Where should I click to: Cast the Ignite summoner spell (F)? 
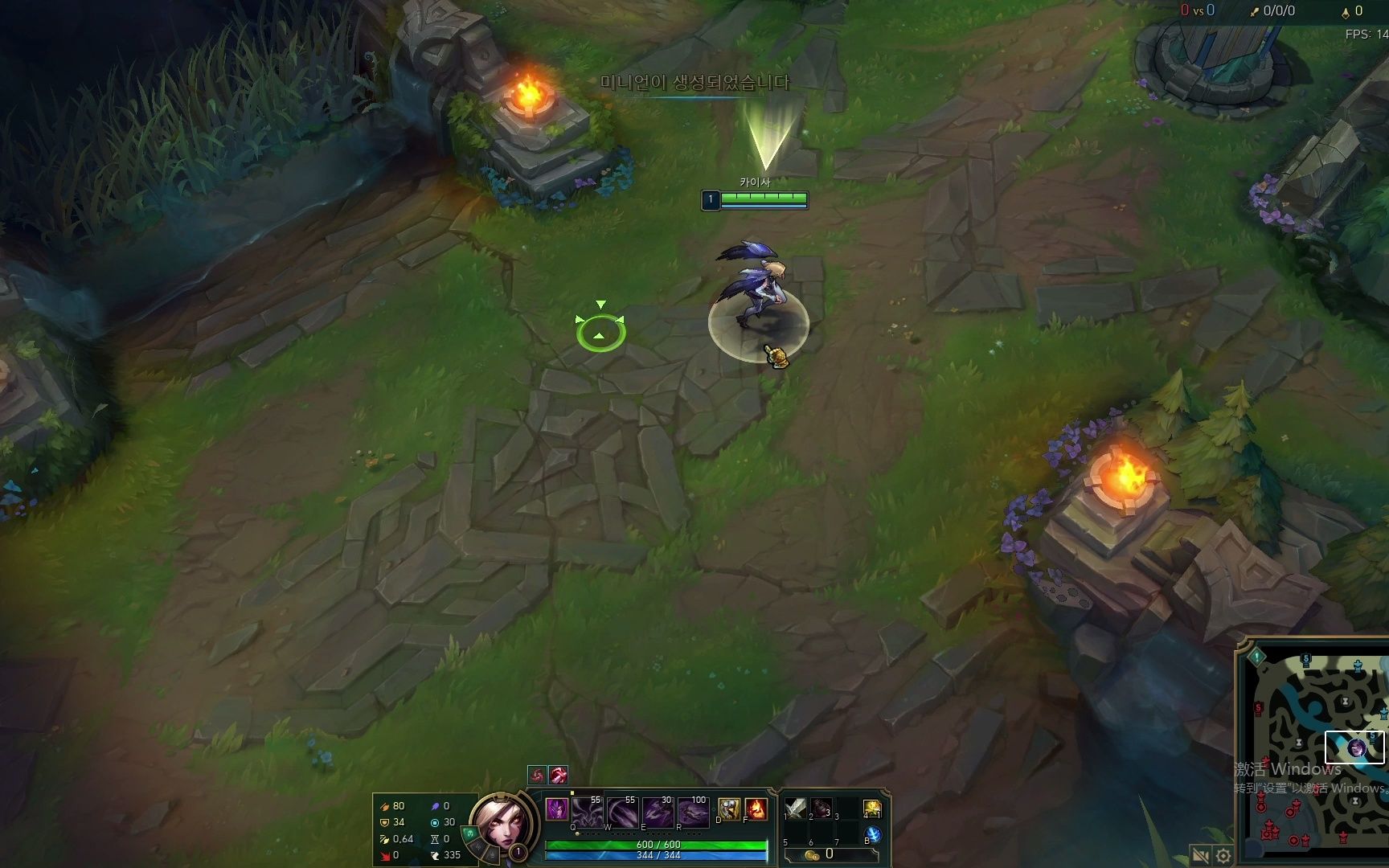point(756,809)
